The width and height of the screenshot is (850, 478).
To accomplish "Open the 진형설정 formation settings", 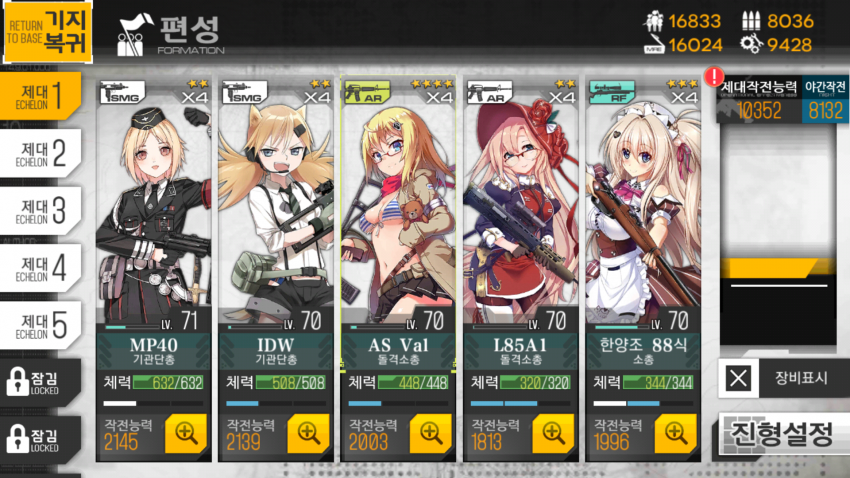I will point(783,435).
